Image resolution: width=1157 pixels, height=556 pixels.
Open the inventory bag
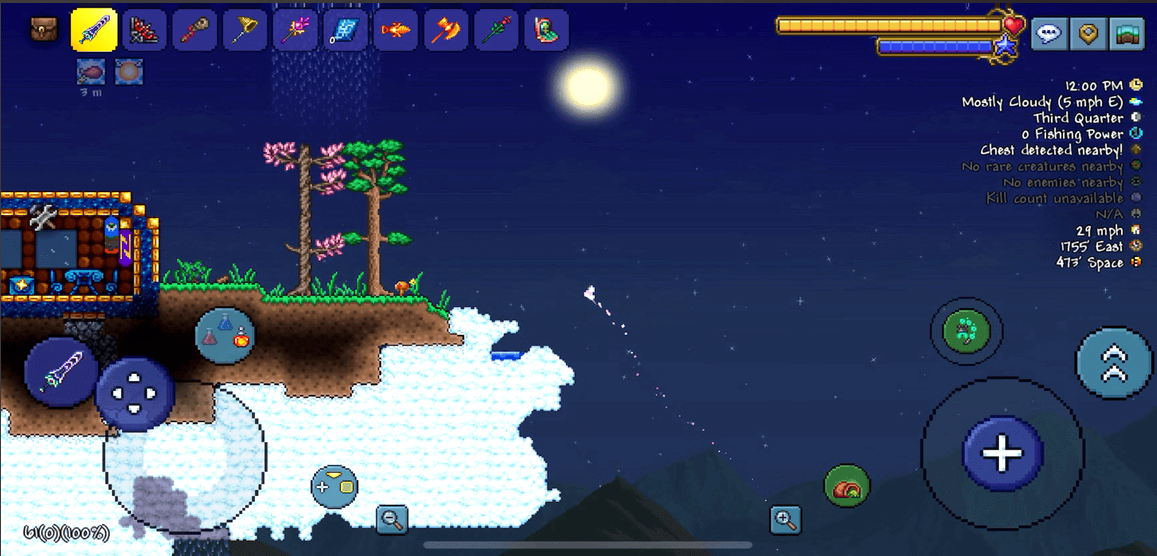point(43,29)
